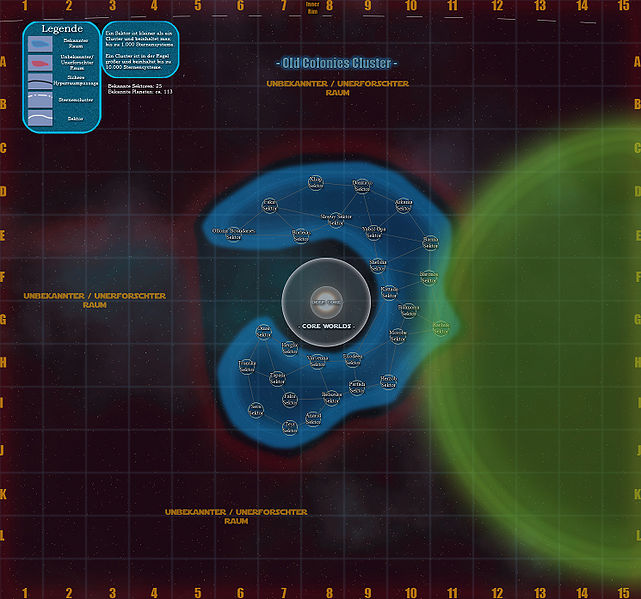
Task: Click the Old Colonies Cluster title
Action: coord(336,64)
